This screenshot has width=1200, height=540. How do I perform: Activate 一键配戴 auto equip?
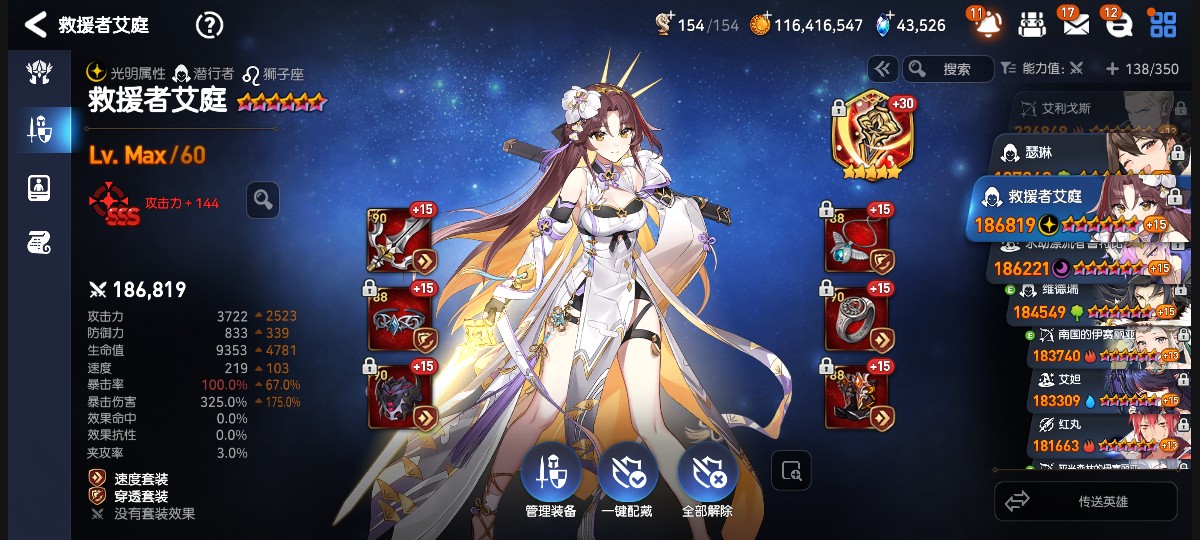point(627,478)
